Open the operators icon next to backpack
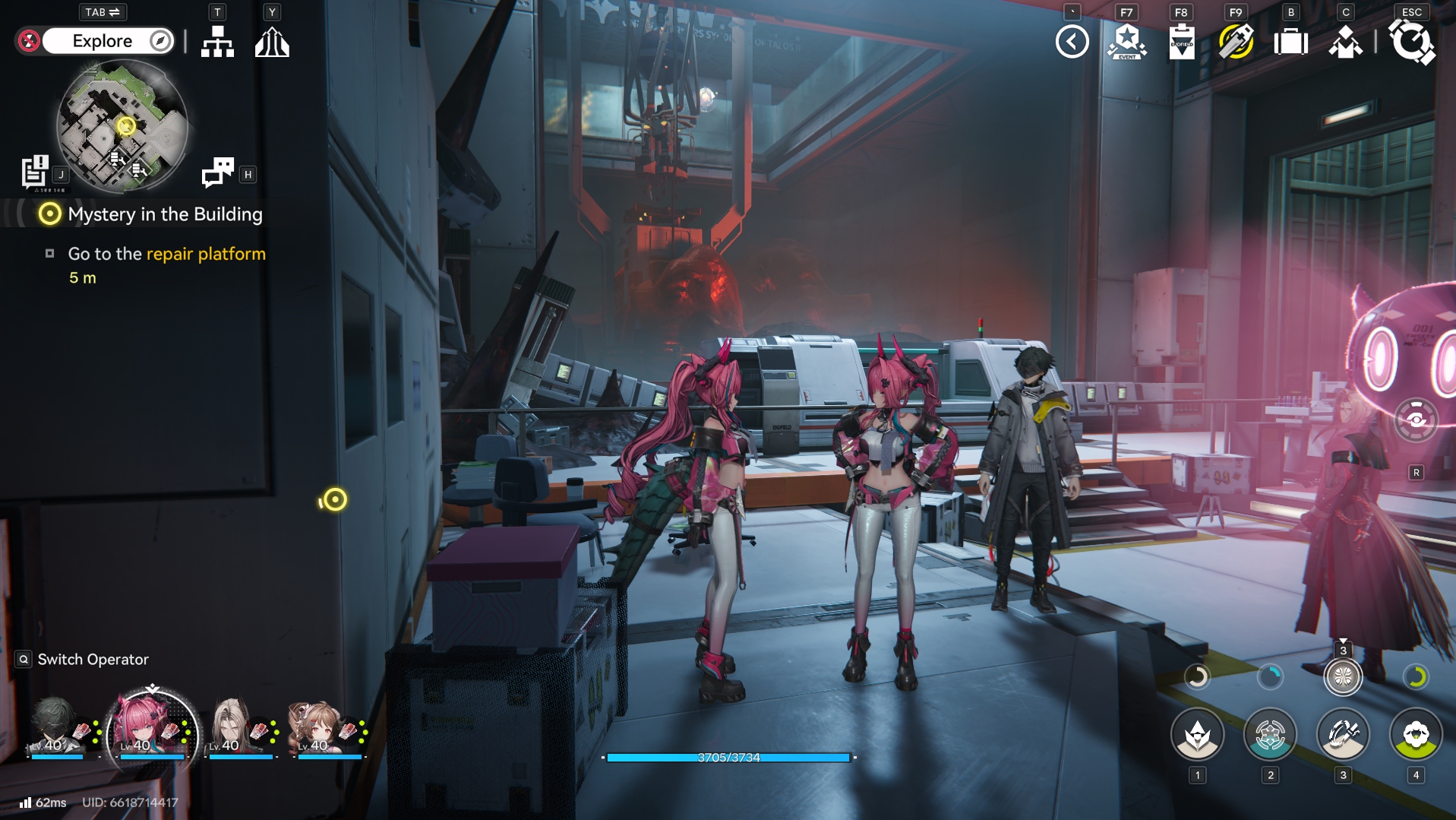This screenshot has height=820, width=1456. click(x=1345, y=42)
